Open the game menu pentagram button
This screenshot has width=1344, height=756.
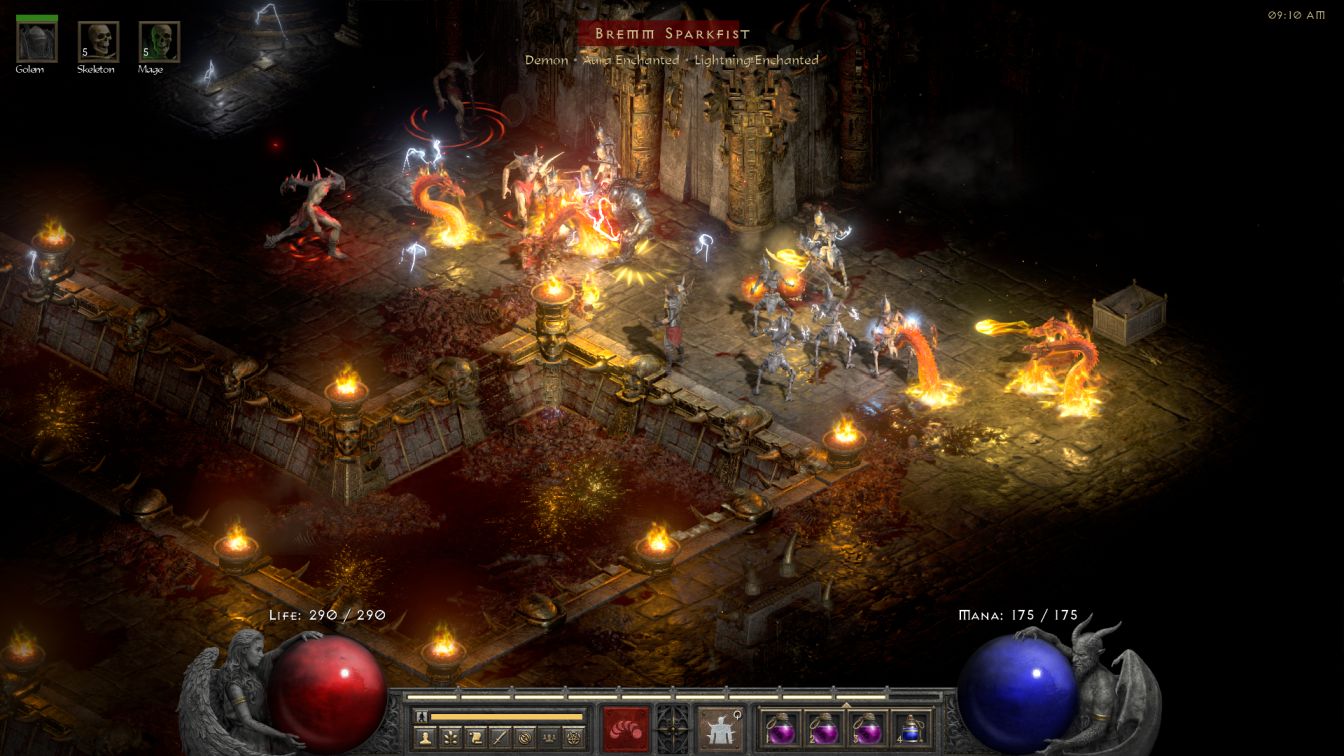pyautogui.click(x=573, y=737)
